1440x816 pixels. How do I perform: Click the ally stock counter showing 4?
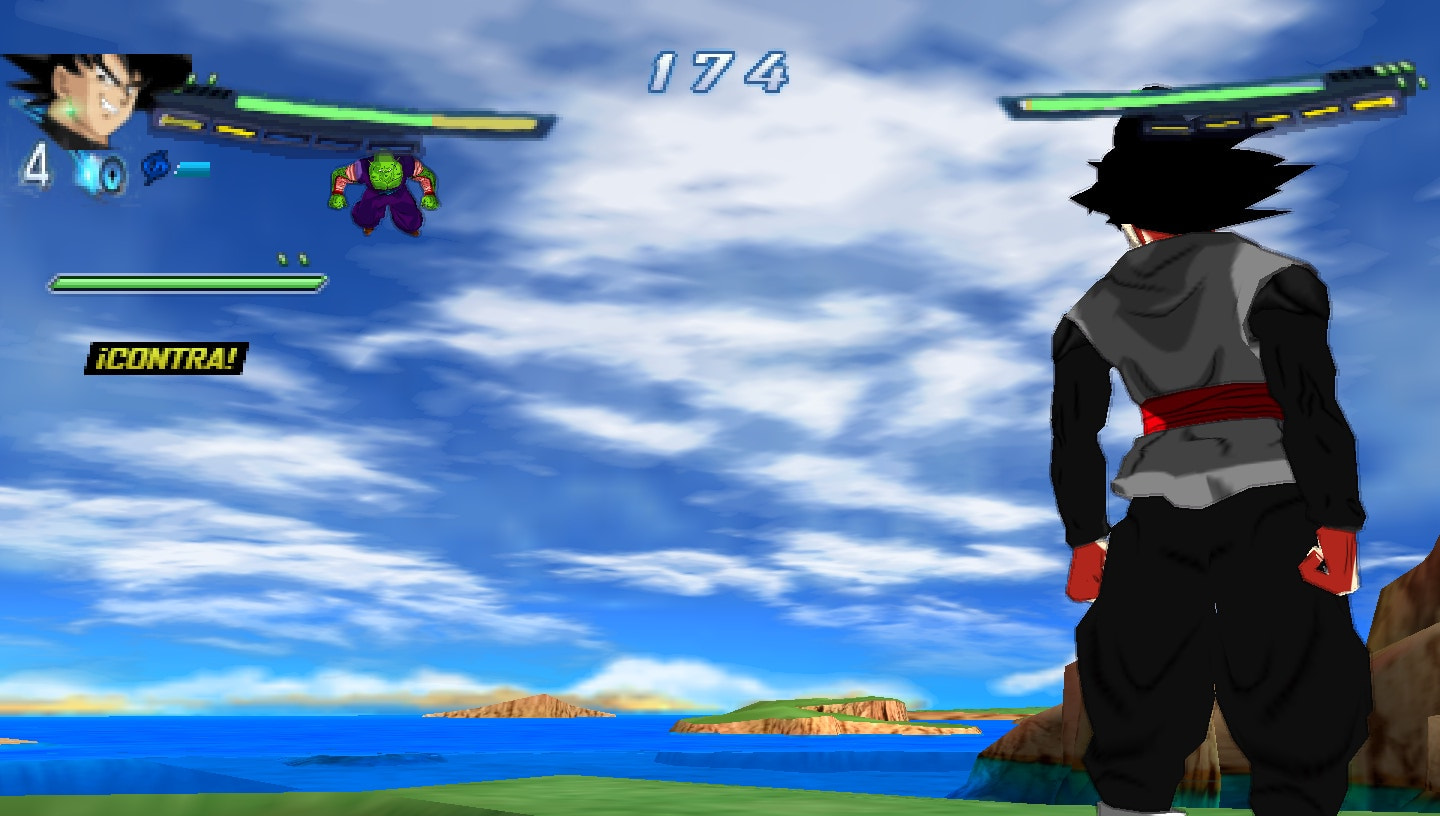[36, 167]
